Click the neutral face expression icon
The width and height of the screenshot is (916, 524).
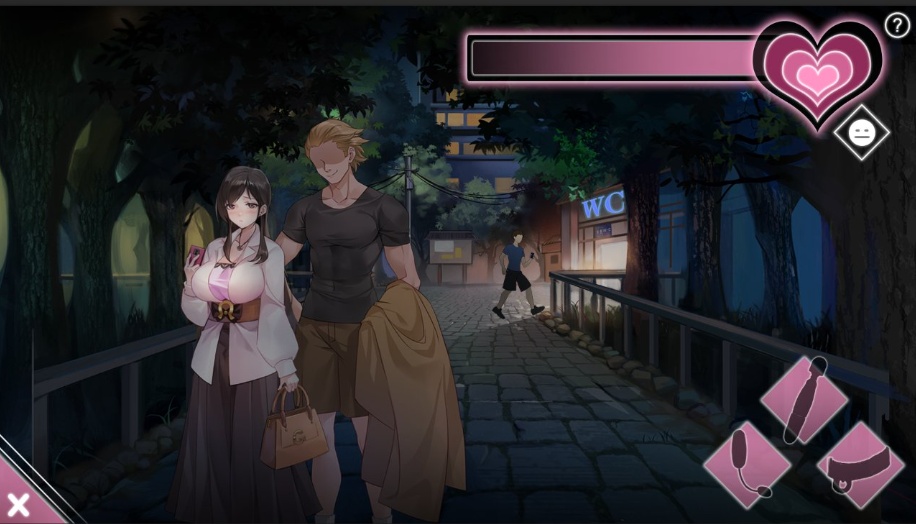[x=861, y=132]
